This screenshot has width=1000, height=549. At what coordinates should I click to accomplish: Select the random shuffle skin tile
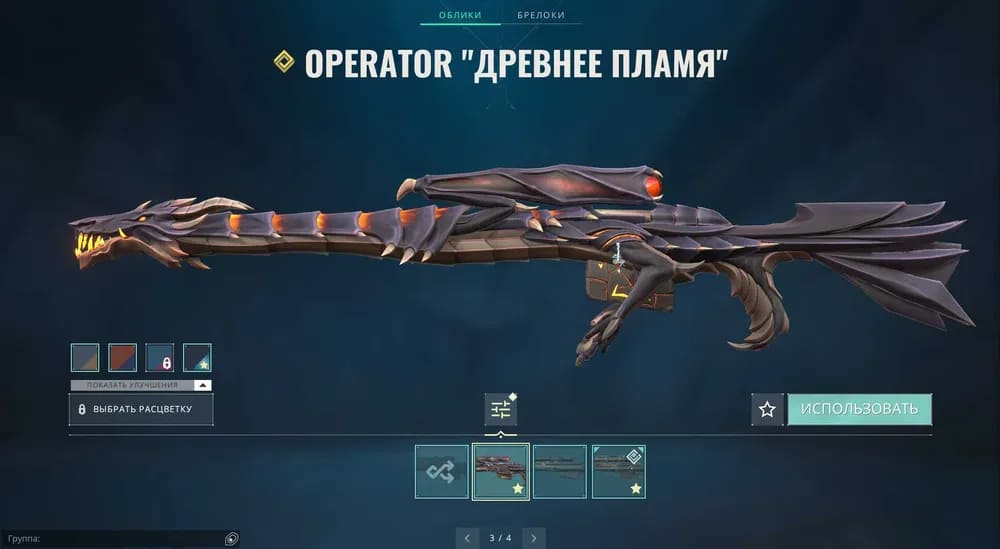(x=442, y=471)
